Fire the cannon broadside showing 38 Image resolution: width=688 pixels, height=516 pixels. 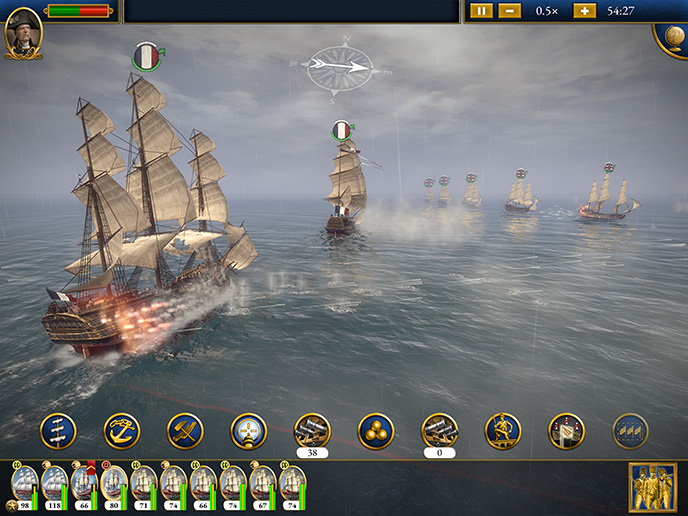[x=312, y=431]
